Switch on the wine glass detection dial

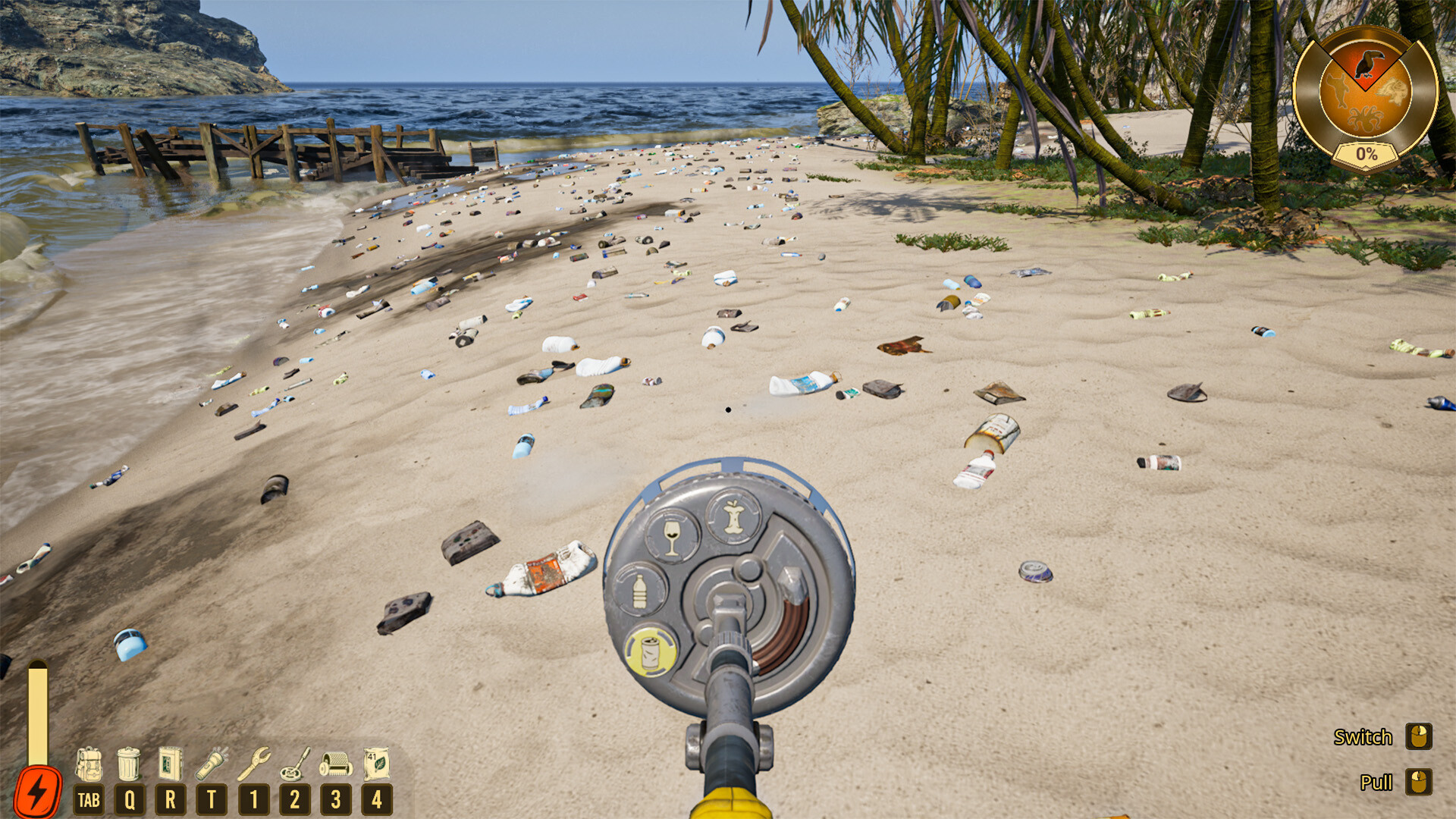[671, 535]
